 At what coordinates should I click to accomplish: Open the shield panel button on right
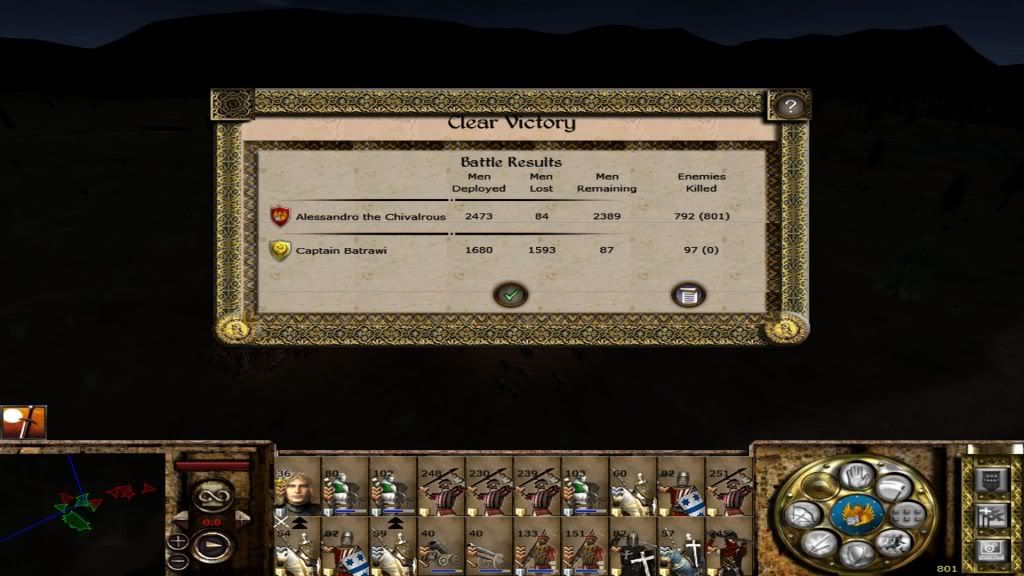(x=991, y=481)
